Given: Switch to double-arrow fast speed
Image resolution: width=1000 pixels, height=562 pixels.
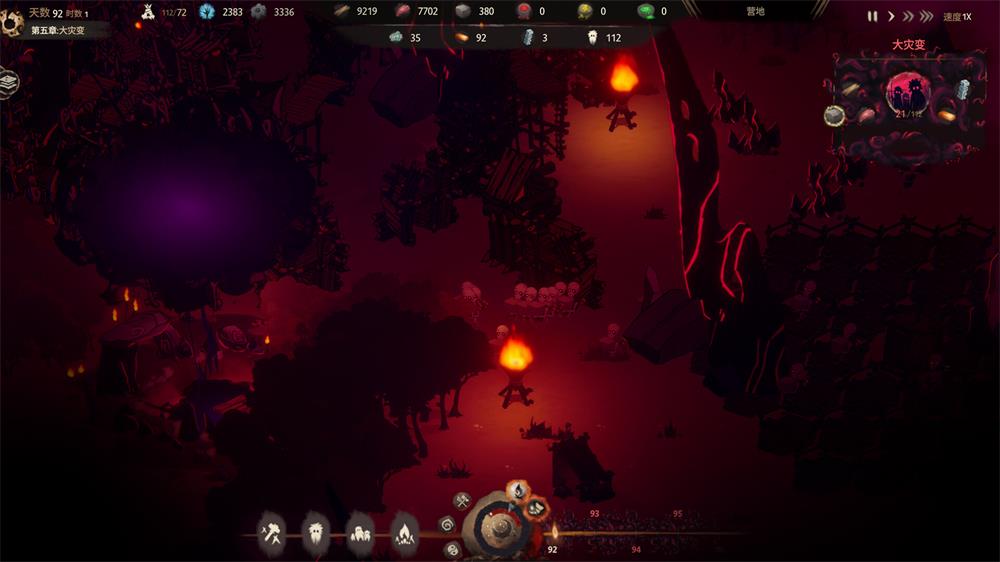Looking at the screenshot, I should pyautogui.click(x=907, y=16).
